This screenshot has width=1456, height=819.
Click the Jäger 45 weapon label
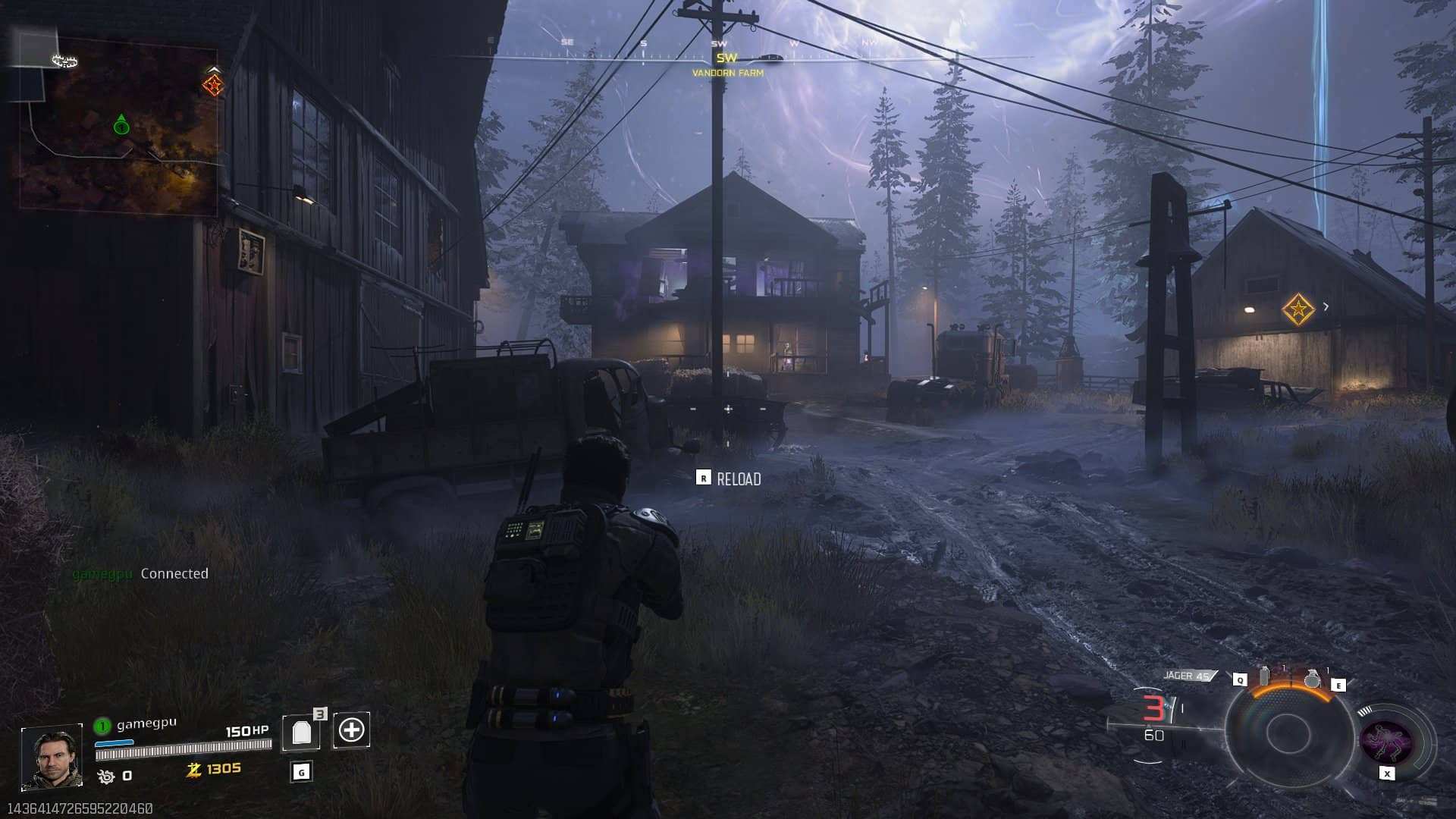coord(1187,676)
